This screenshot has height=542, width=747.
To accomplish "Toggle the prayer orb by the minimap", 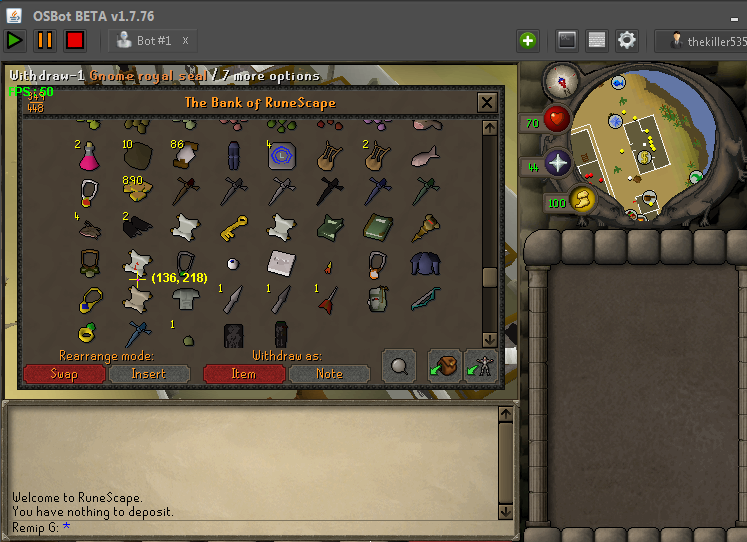I will click(557, 163).
